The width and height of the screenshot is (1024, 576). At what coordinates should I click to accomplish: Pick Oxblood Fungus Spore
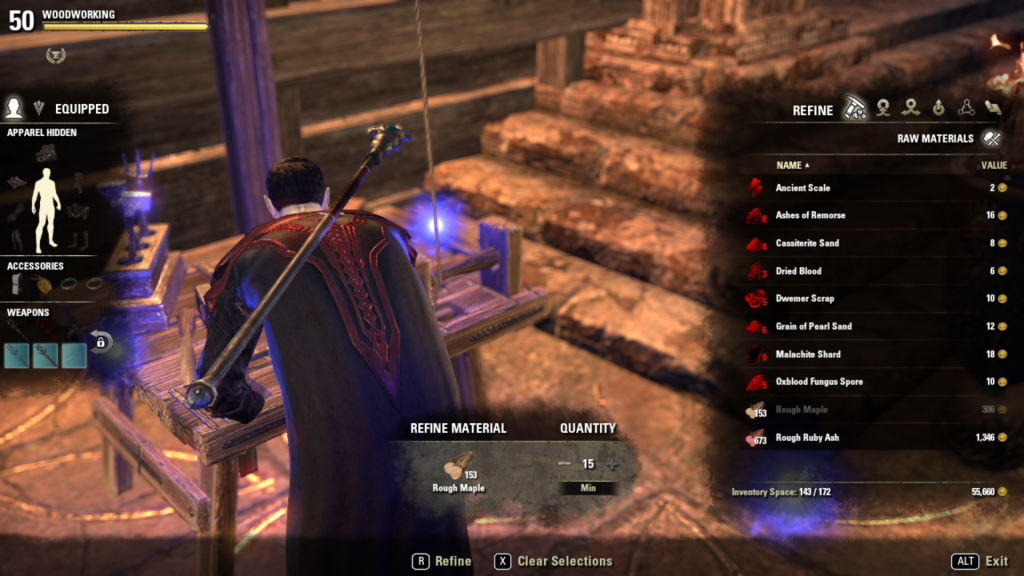click(818, 381)
